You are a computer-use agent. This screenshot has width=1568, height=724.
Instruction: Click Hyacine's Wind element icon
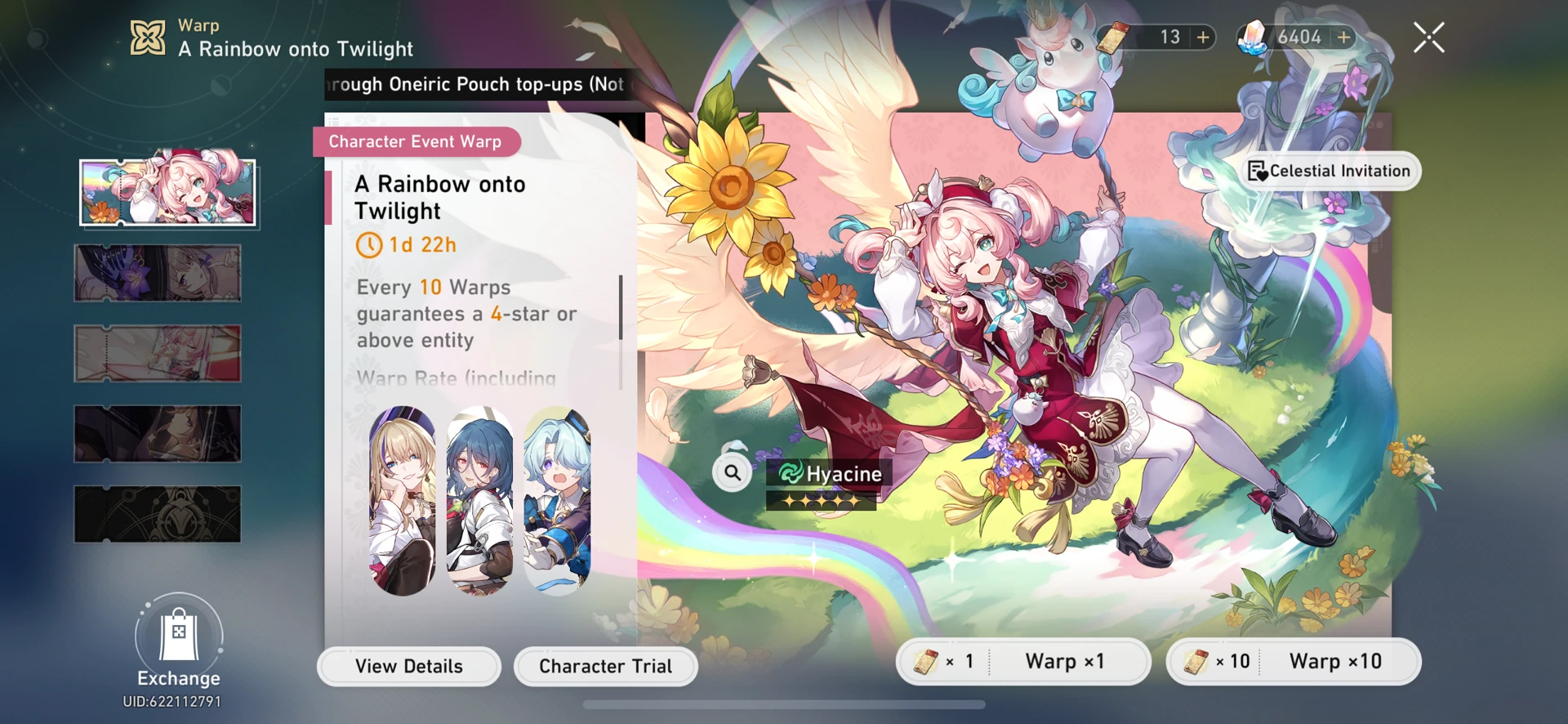[790, 473]
